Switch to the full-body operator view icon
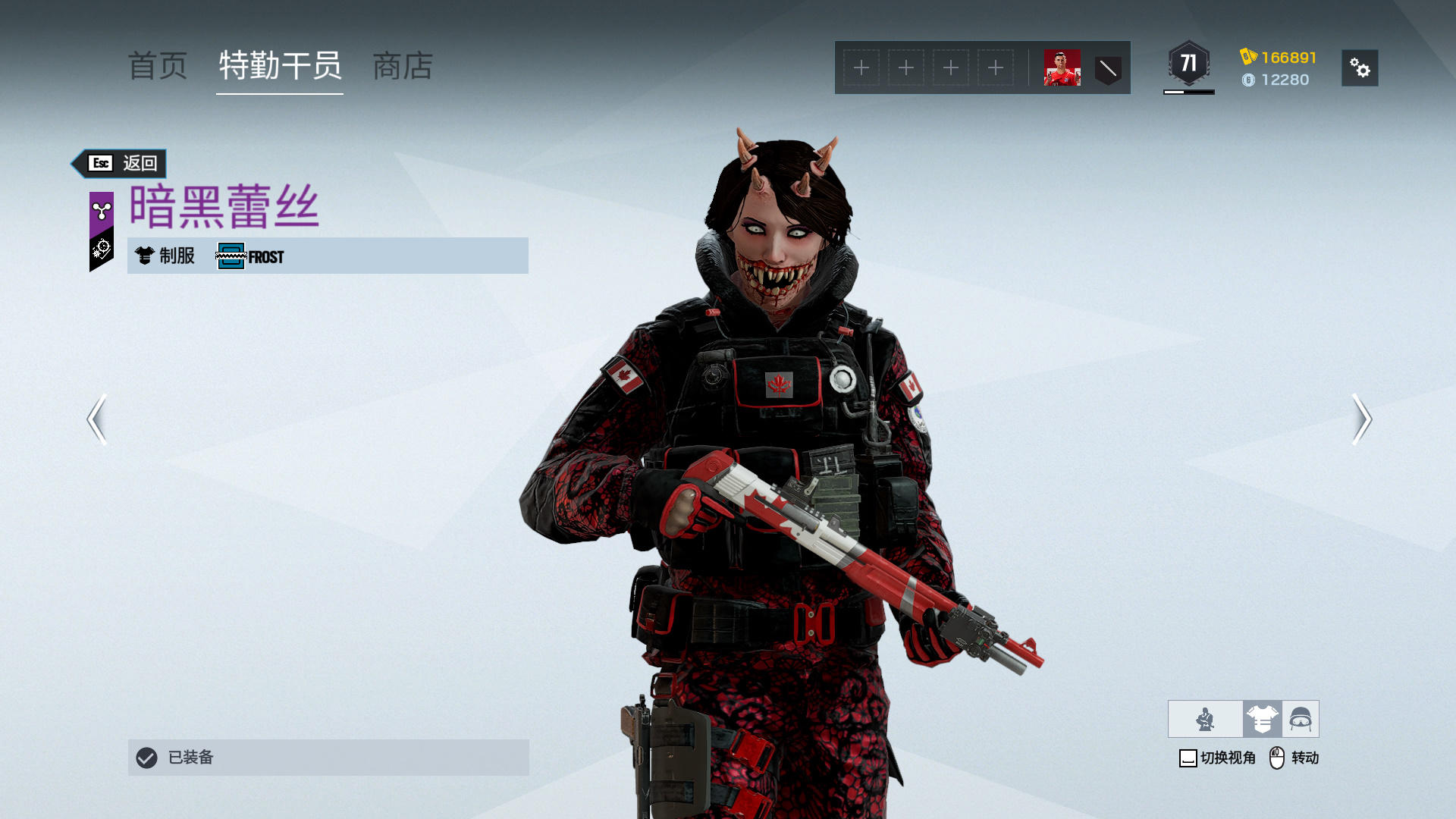The width and height of the screenshot is (1456, 819). click(1205, 719)
